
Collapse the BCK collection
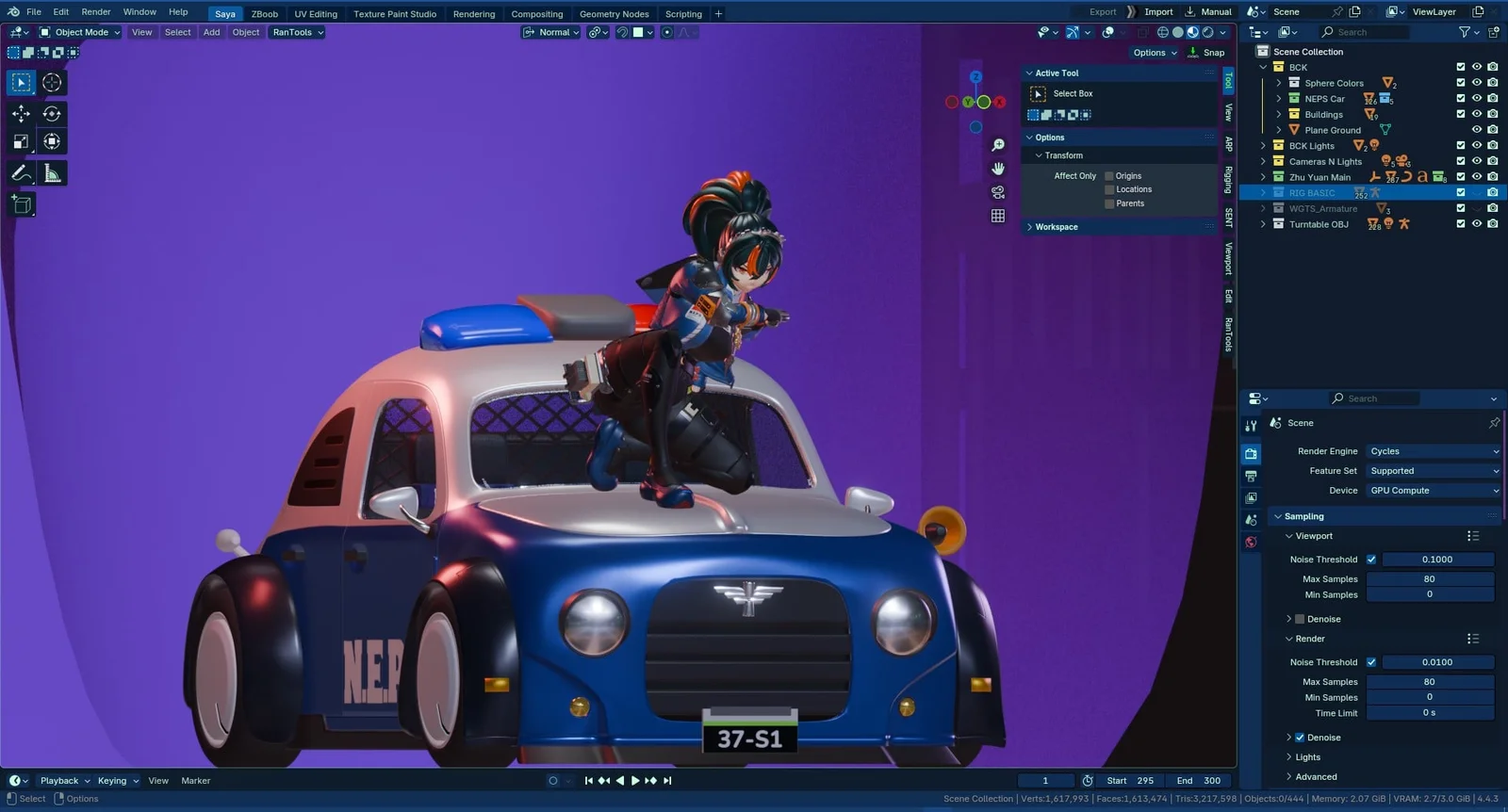pyautogui.click(x=1263, y=67)
